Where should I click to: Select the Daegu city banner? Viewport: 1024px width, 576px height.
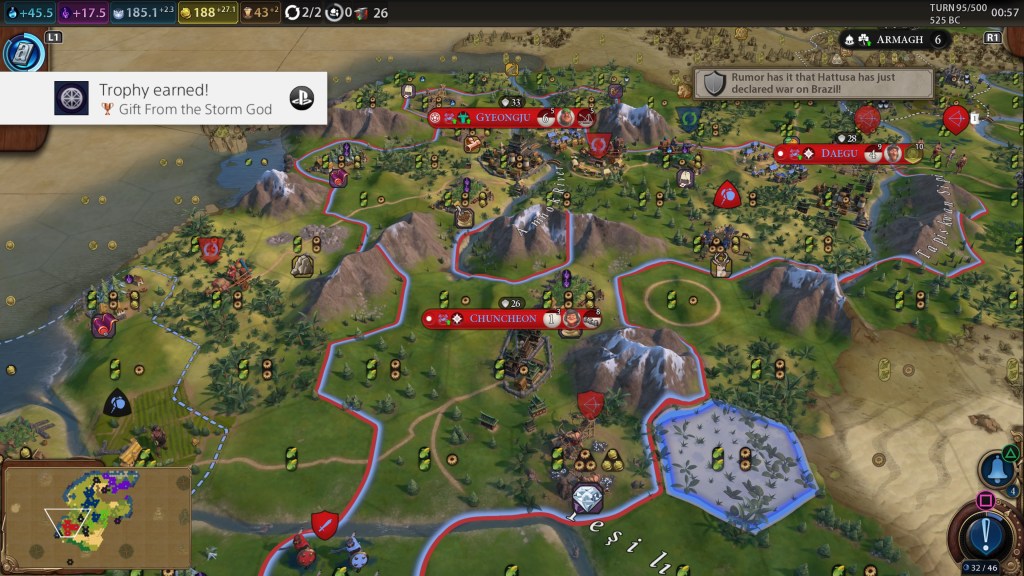(x=839, y=154)
